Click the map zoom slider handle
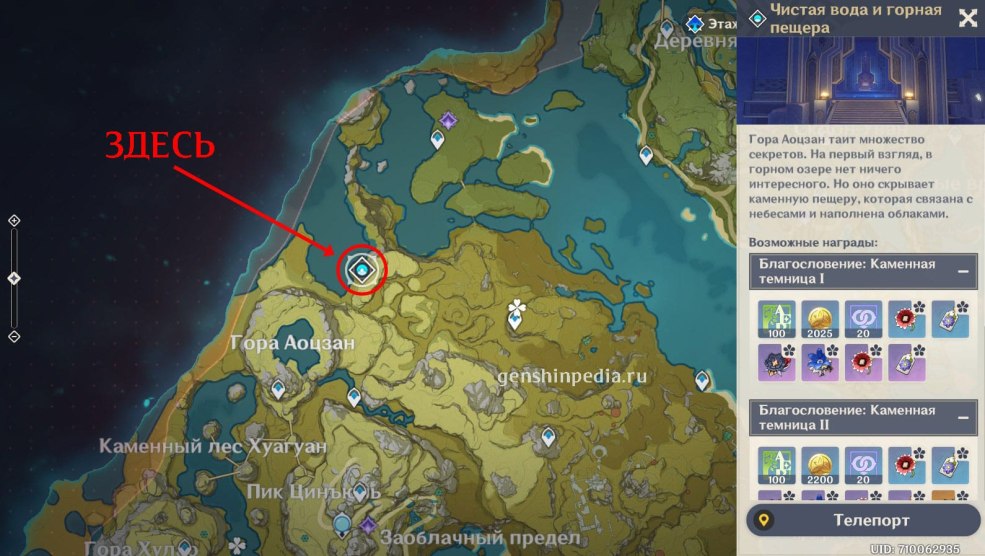 pos(14,278)
